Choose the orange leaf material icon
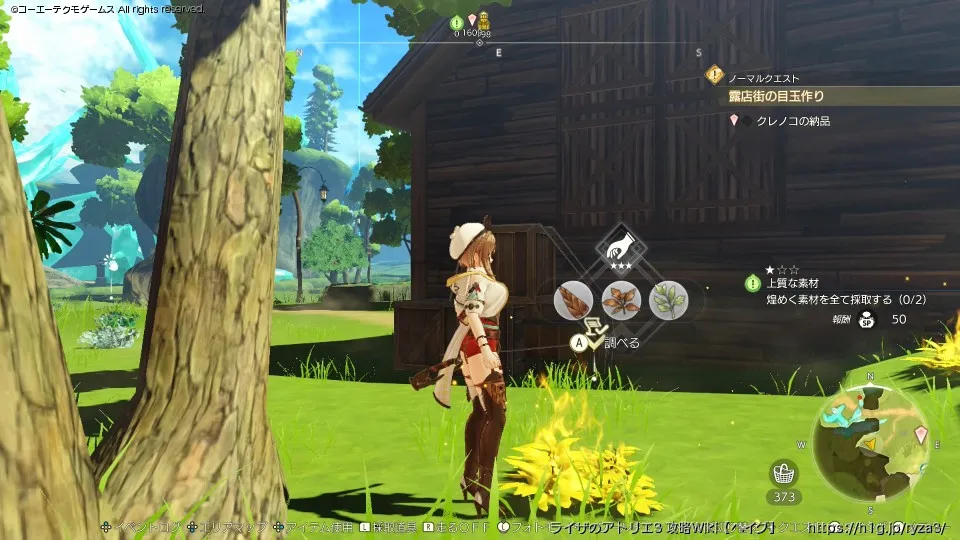960x540 pixels. [x=620, y=300]
